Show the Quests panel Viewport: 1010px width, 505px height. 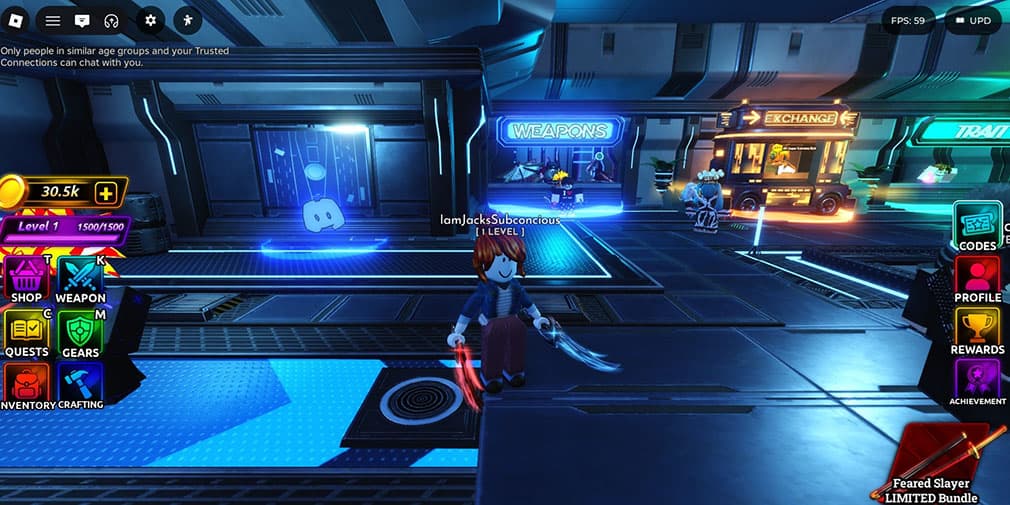coord(27,333)
